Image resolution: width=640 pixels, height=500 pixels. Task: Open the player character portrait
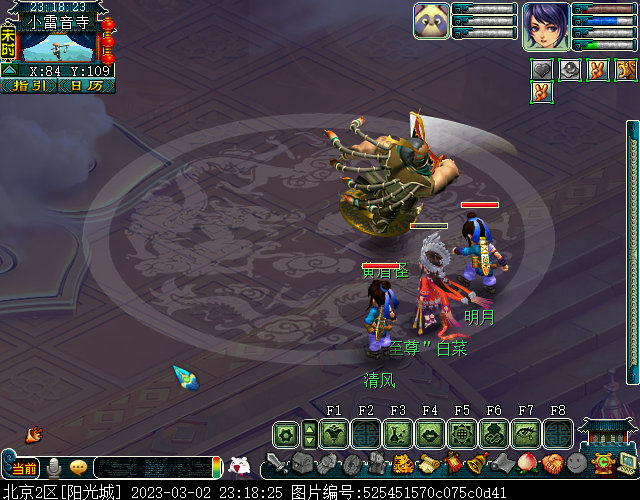pos(546,25)
